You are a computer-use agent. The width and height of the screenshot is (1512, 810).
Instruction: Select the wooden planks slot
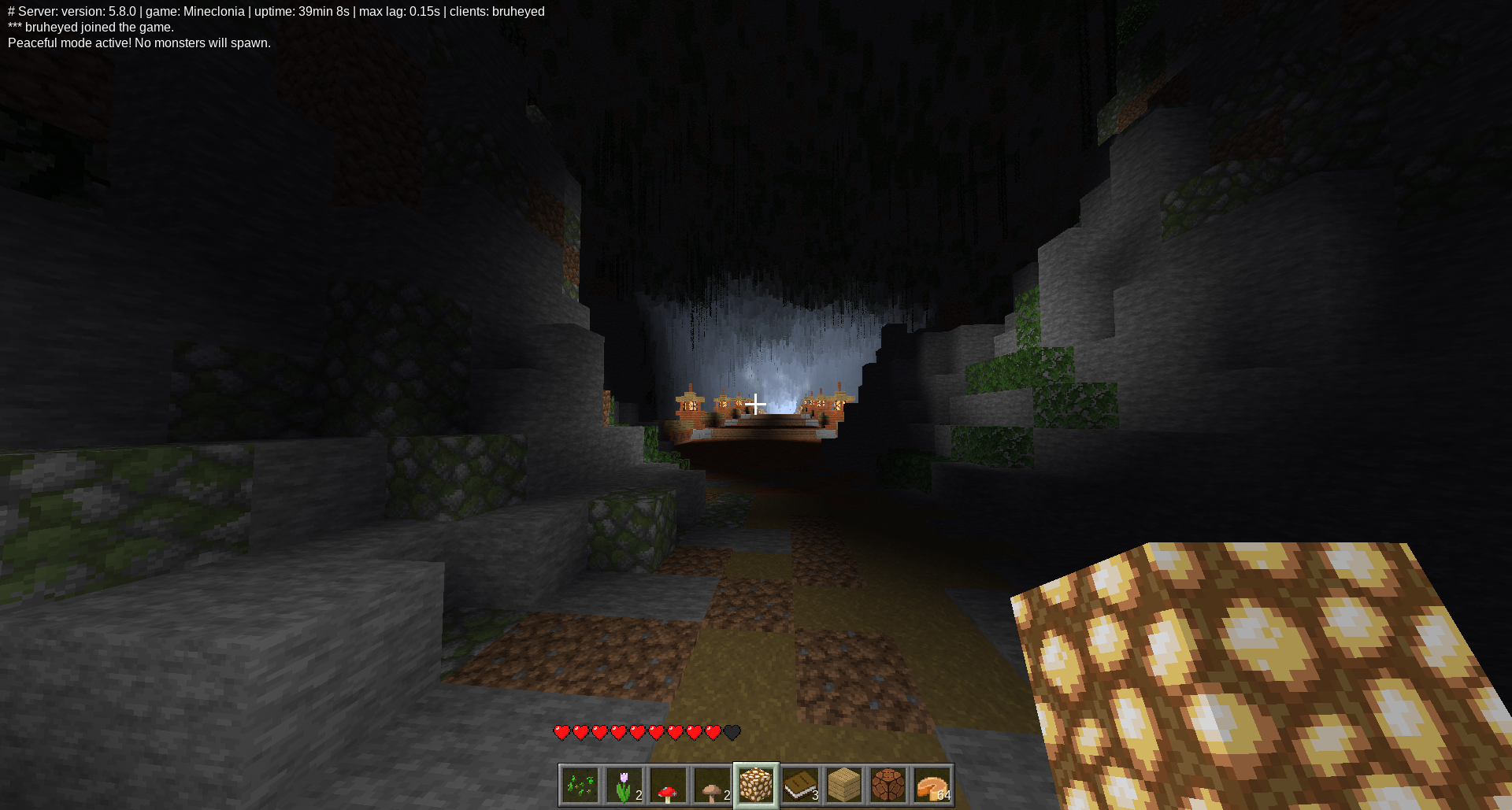(844, 786)
